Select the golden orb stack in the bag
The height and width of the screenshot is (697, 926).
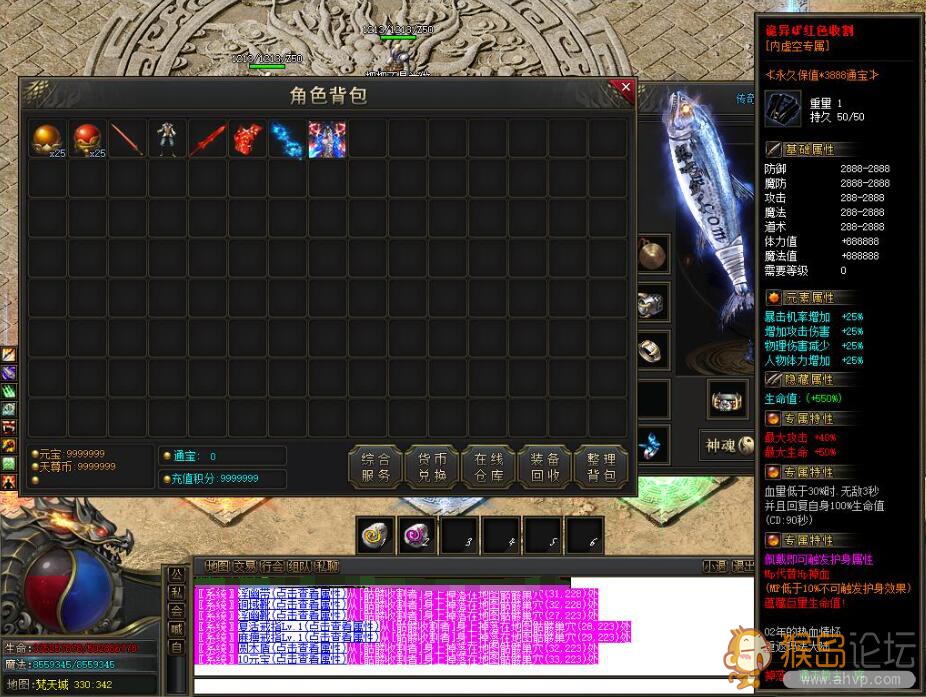pyautogui.click(x=46, y=138)
